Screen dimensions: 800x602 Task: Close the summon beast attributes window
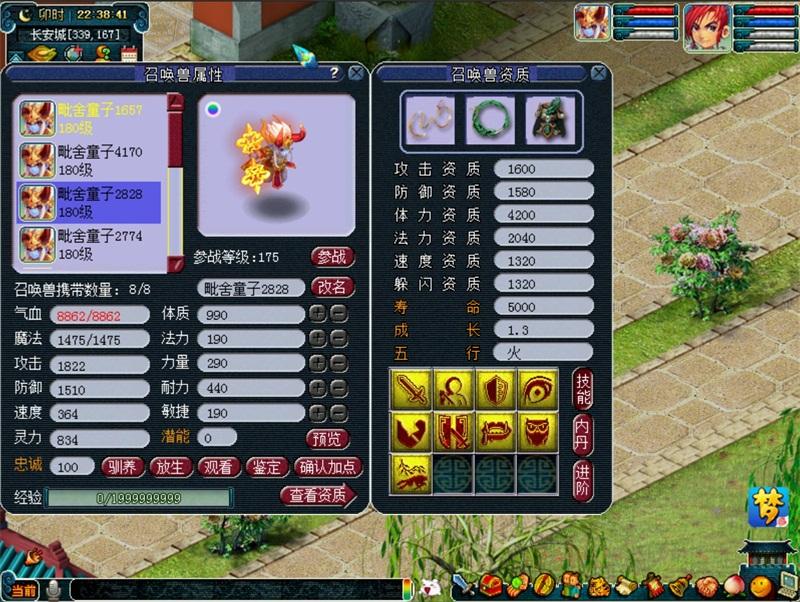(355, 73)
